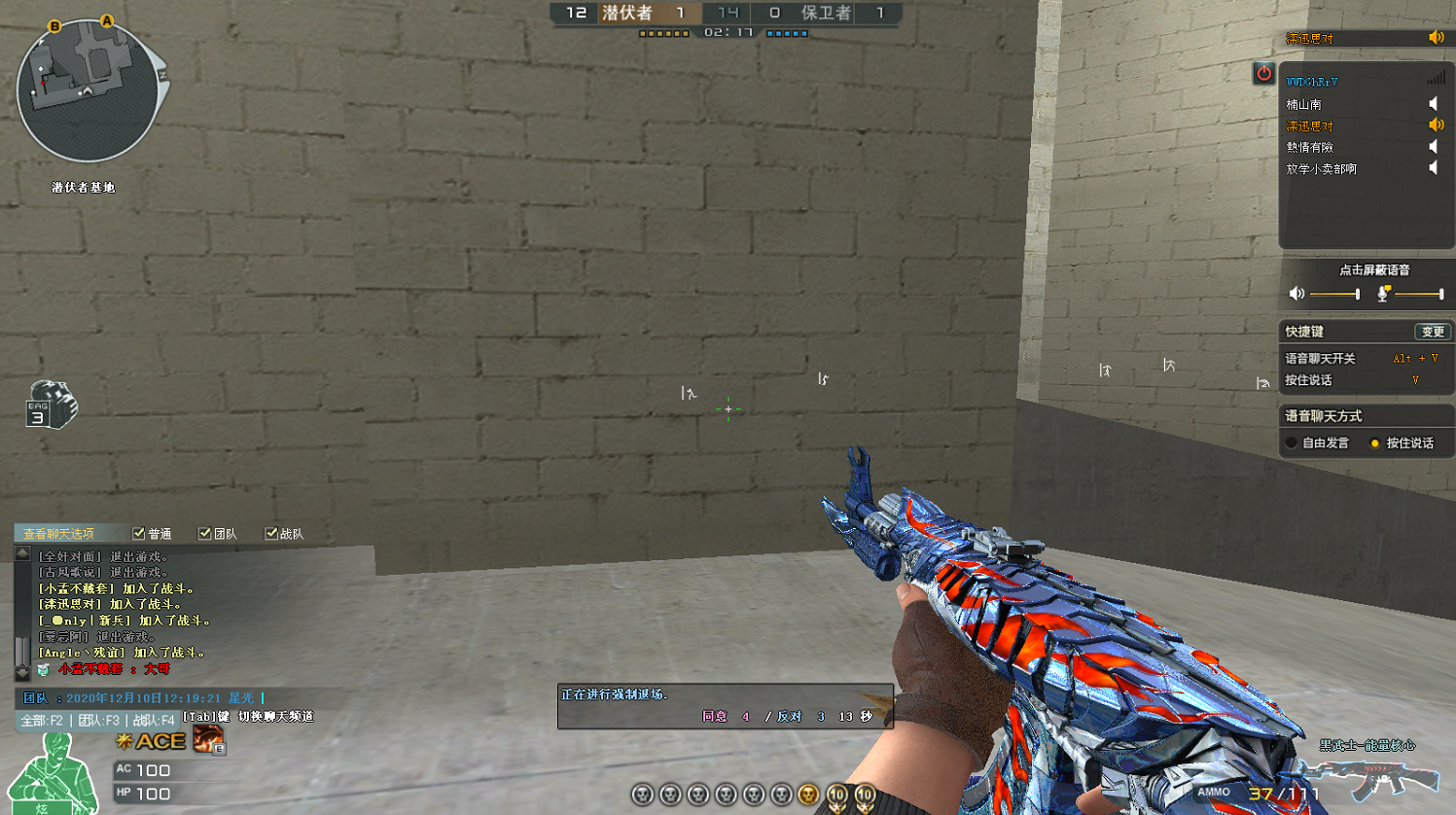Click the red voice chat power button
The image size is (1456, 815).
pyautogui.click(x=1263, y=73)
